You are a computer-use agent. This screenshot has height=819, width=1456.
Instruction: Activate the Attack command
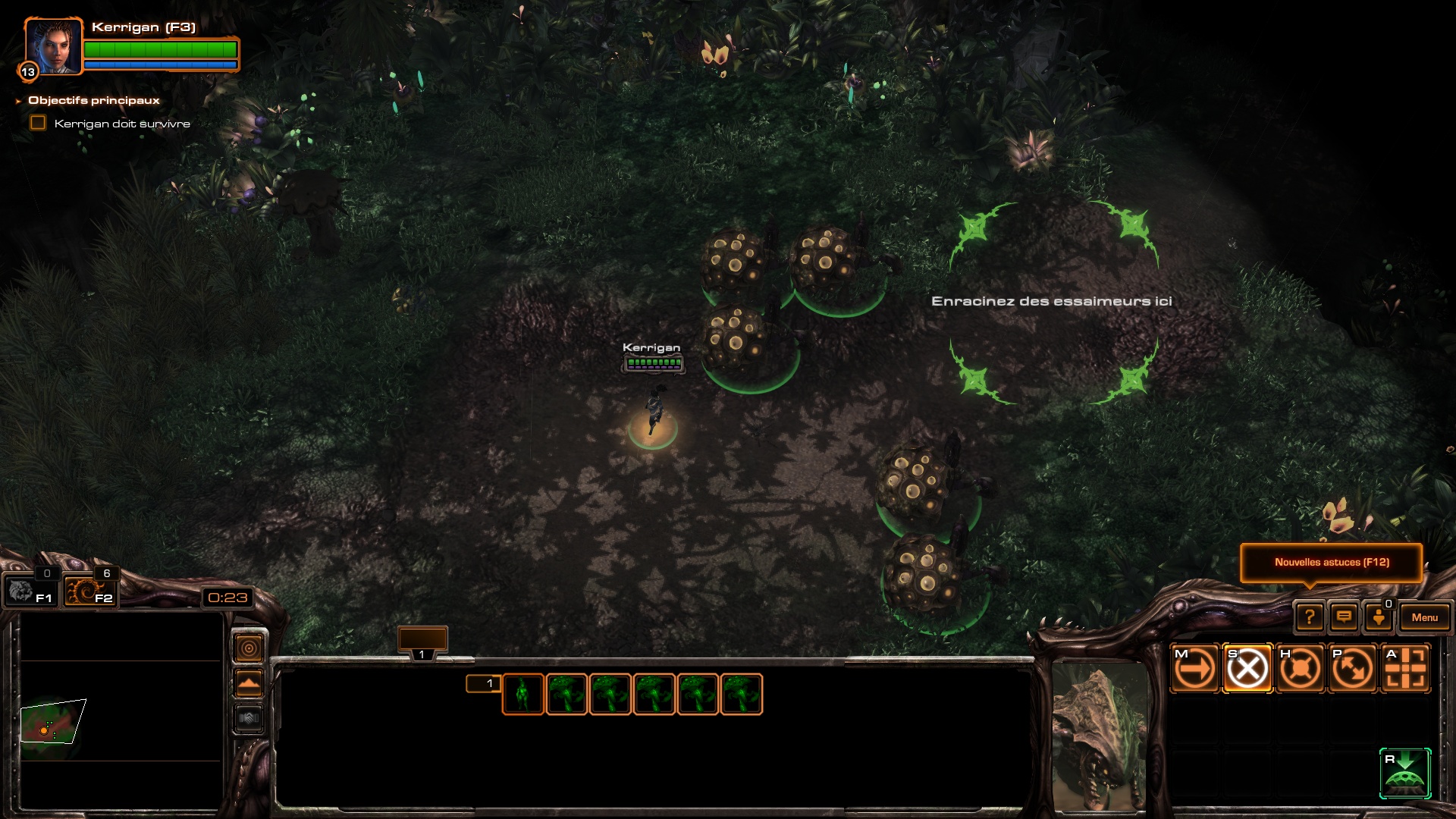(x=1405, y=668)
